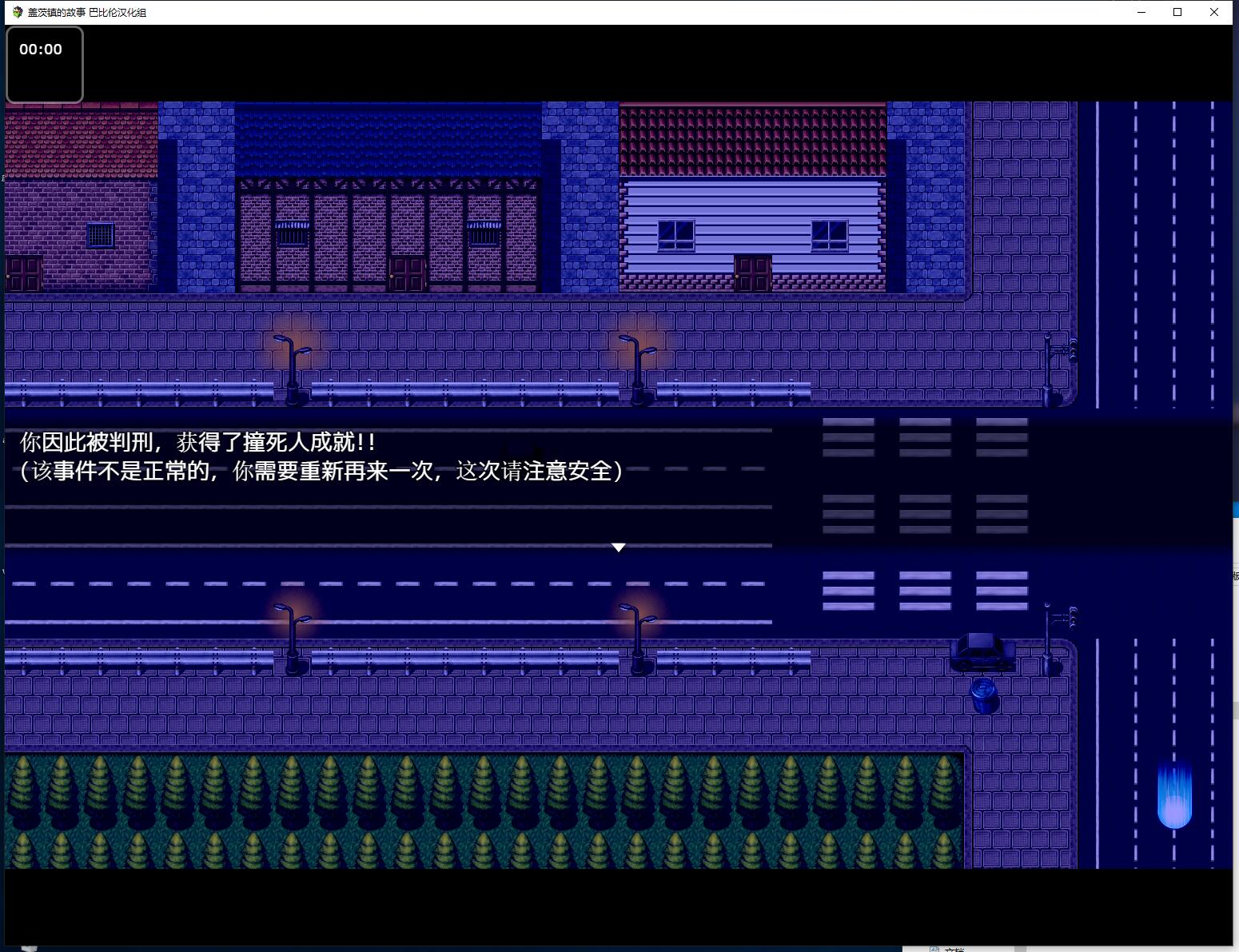
Task: Advance the dialogue with the down arrow indicator
Action: point(618,548)
